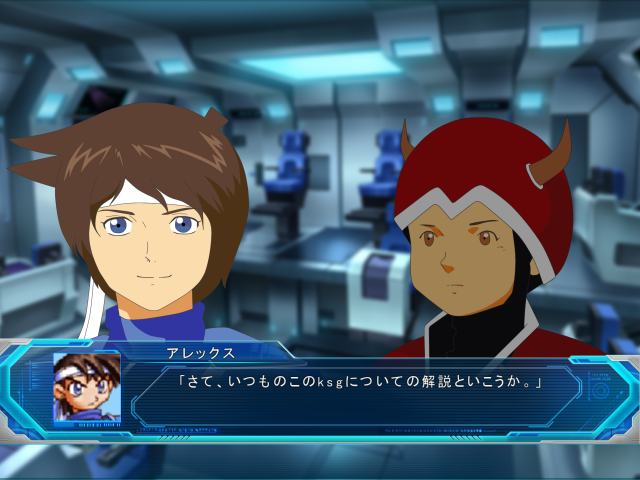The image size is (640, 480).
Task: Click Alex's speaker portrait thumbnail
Action: [87, 387]
